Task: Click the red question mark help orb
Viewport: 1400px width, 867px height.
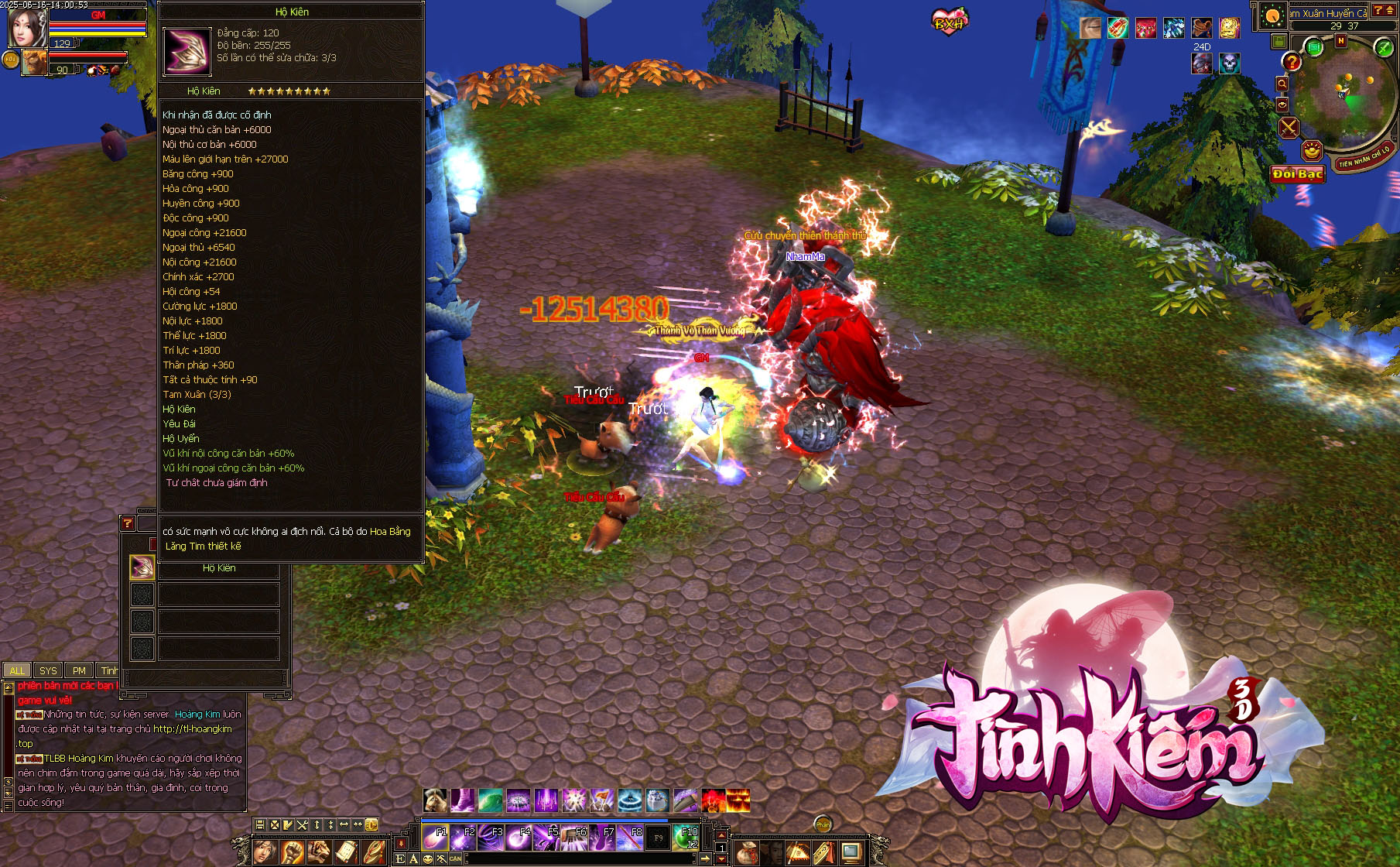Action: click(1292, 62)
